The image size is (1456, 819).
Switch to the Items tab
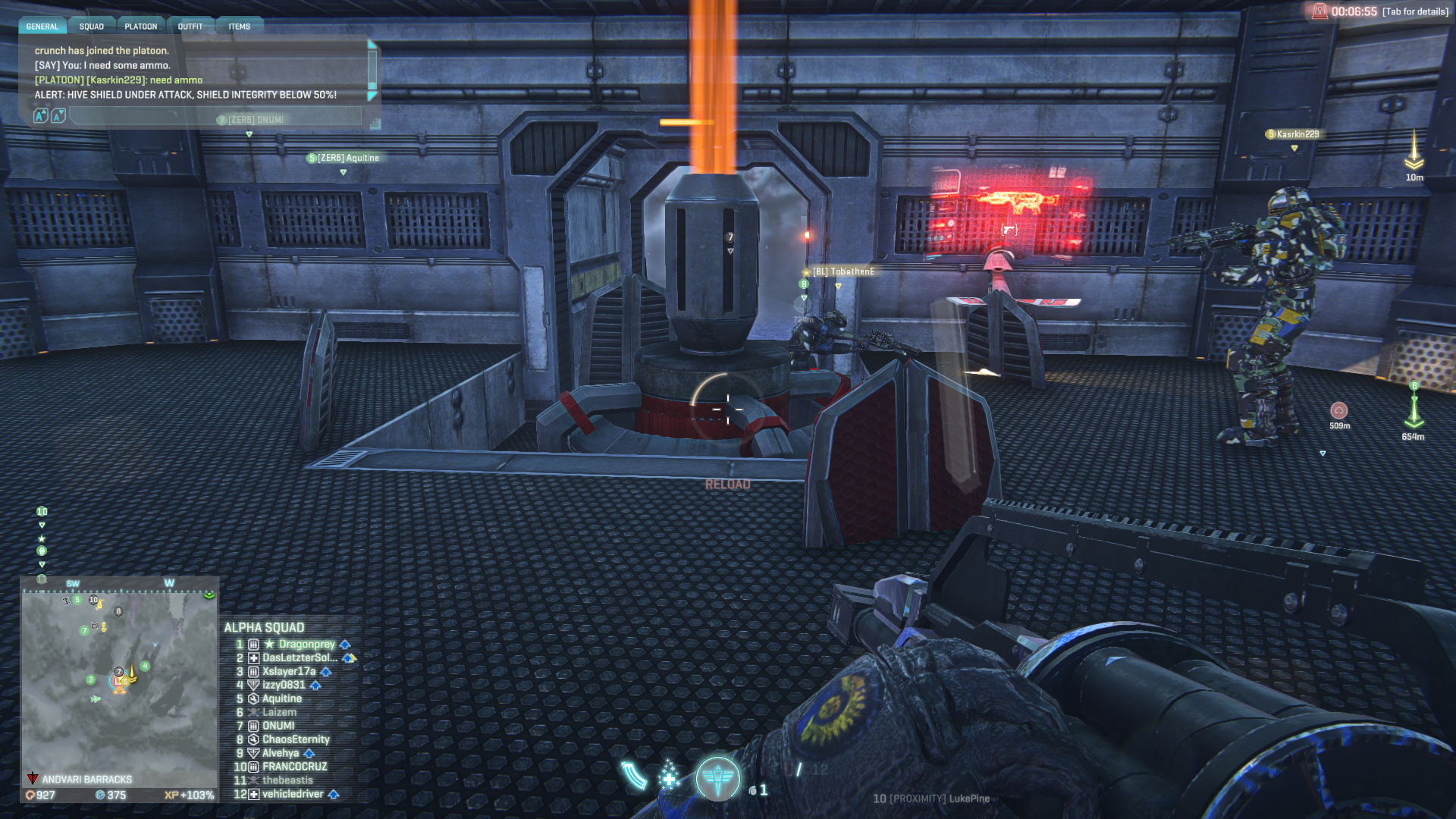[x=240, y=27]
